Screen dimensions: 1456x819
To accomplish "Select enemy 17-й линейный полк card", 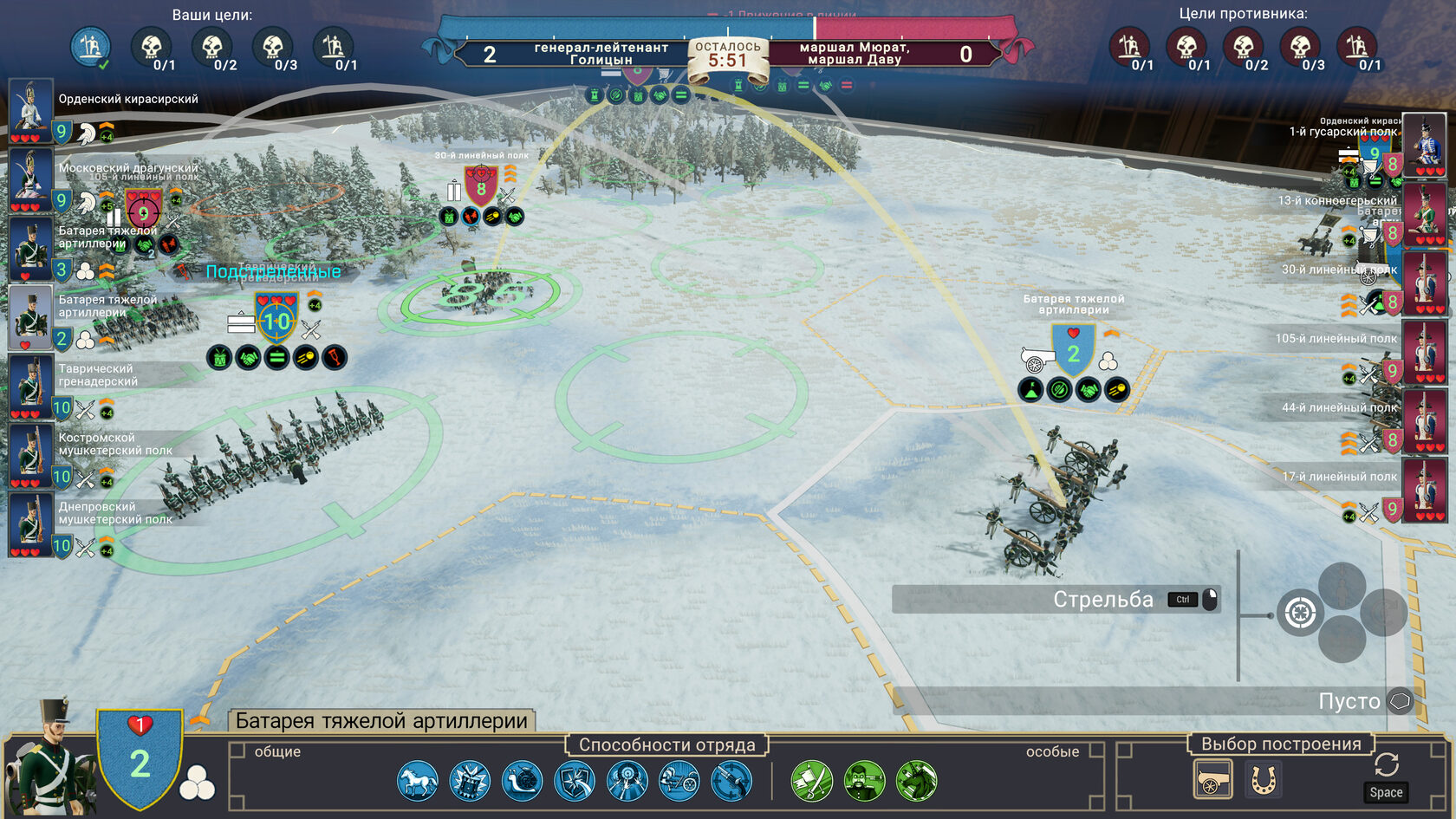I will point(1424,491).
